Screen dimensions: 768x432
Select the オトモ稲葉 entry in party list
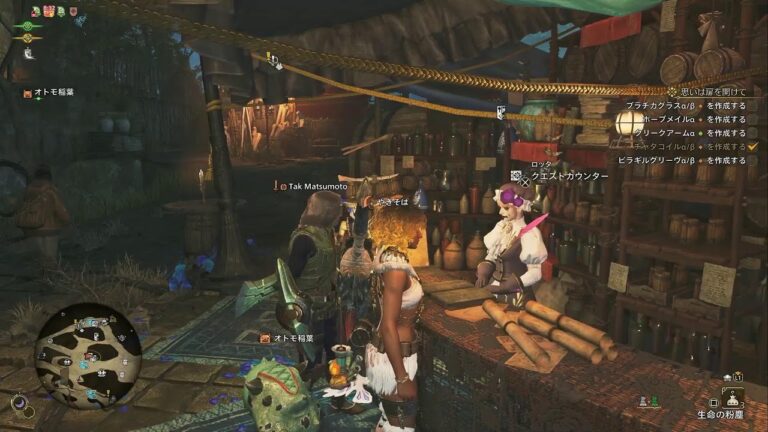tap(53, 92)
